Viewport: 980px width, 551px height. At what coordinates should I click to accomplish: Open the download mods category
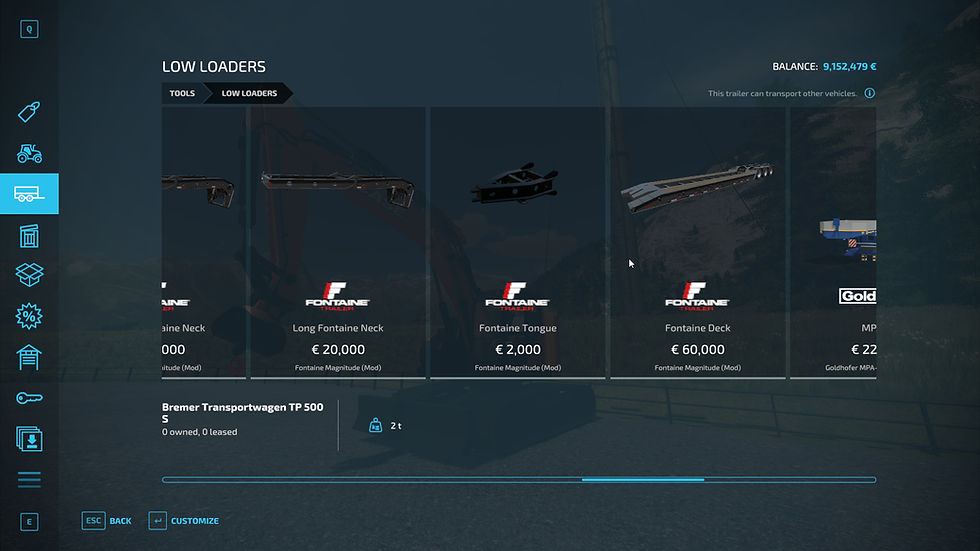click(29, 438)
